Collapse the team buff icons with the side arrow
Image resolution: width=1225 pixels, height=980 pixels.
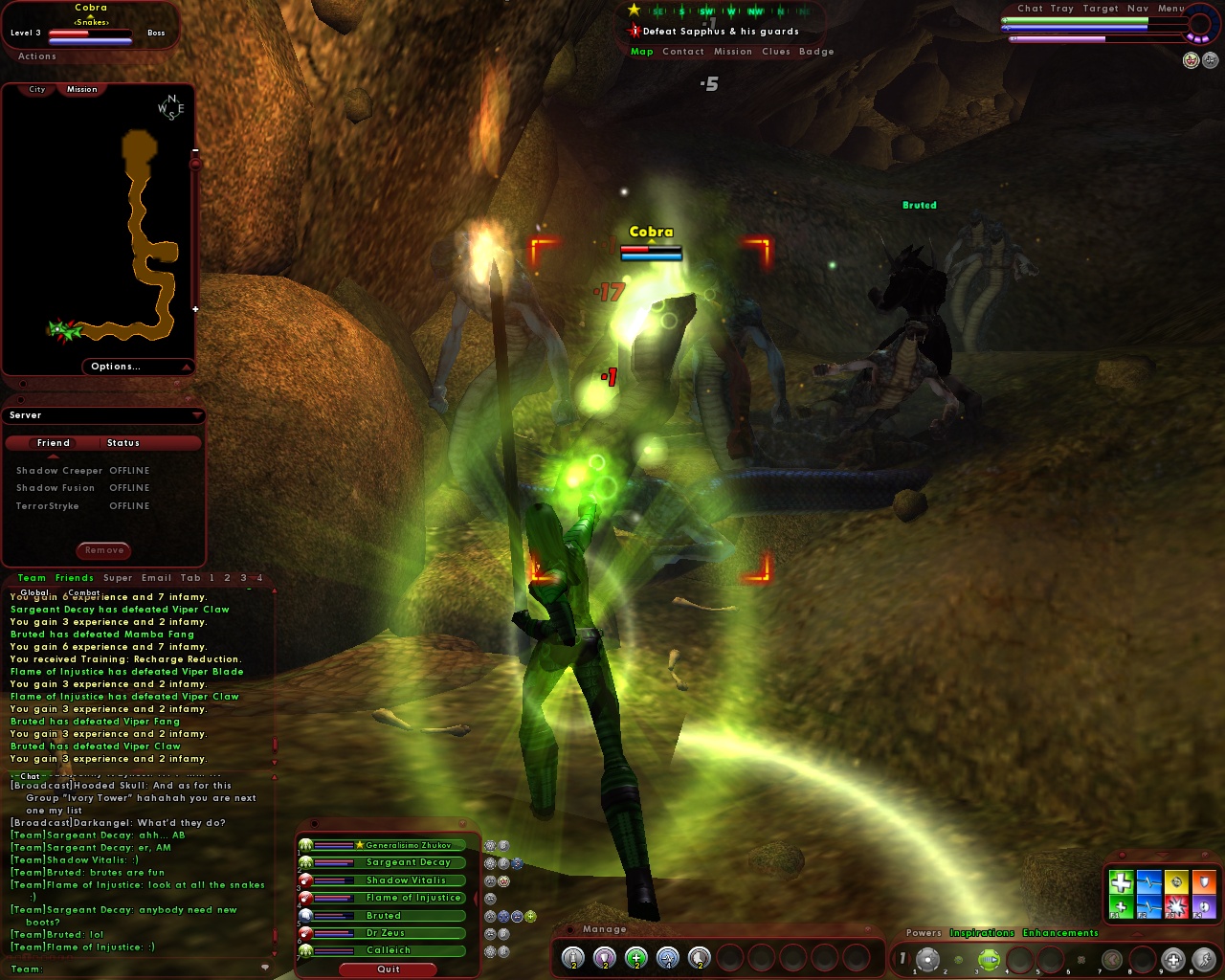click(475, 899)
